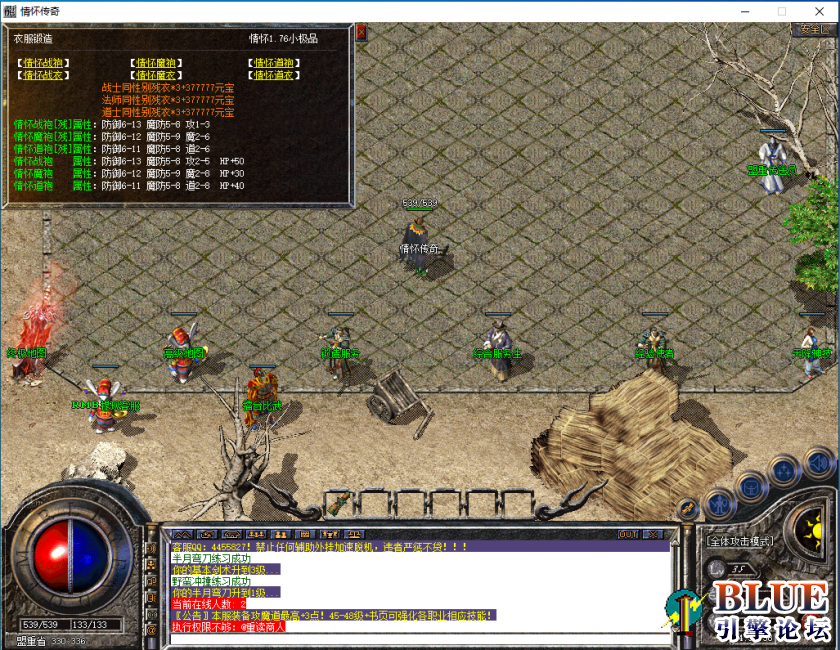
Task: Choose the 情怀战袍 forging option
Action: coord(43,63)
